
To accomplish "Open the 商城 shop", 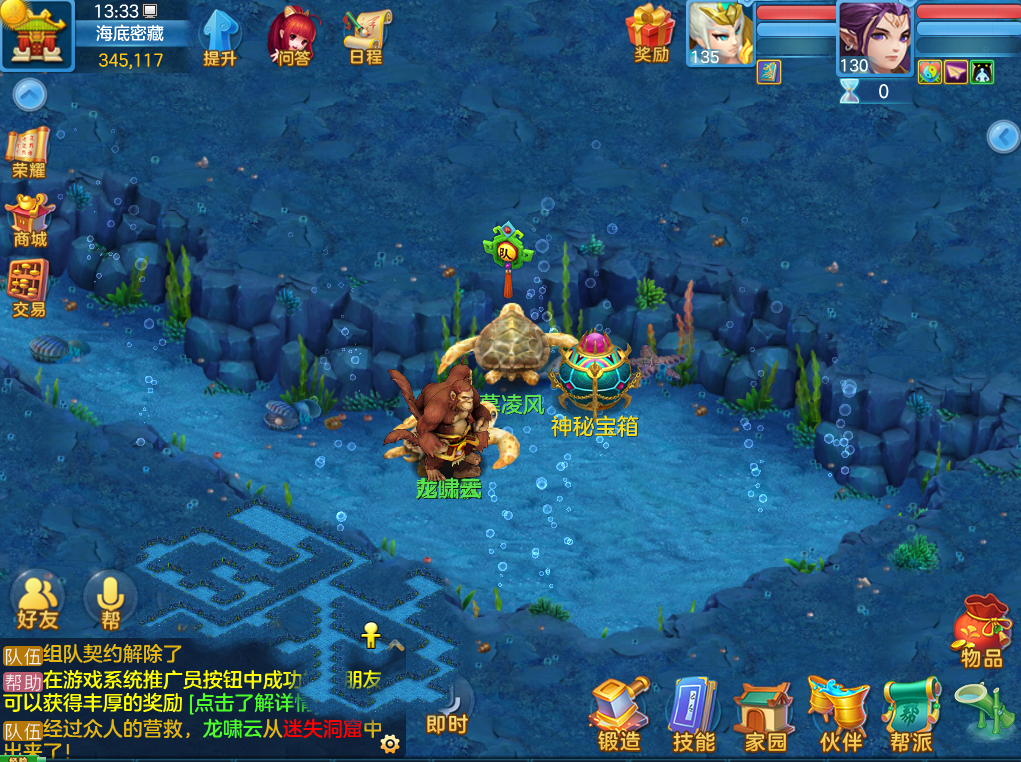I will 29,220.
